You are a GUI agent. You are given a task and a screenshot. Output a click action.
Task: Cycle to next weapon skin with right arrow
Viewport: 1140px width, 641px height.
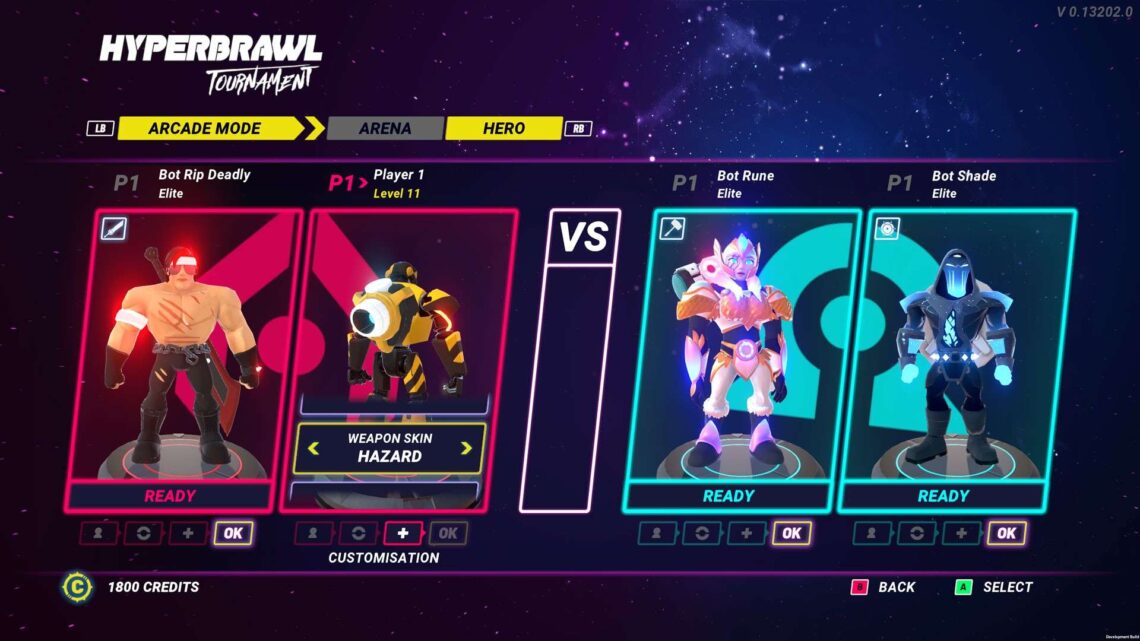466,447
